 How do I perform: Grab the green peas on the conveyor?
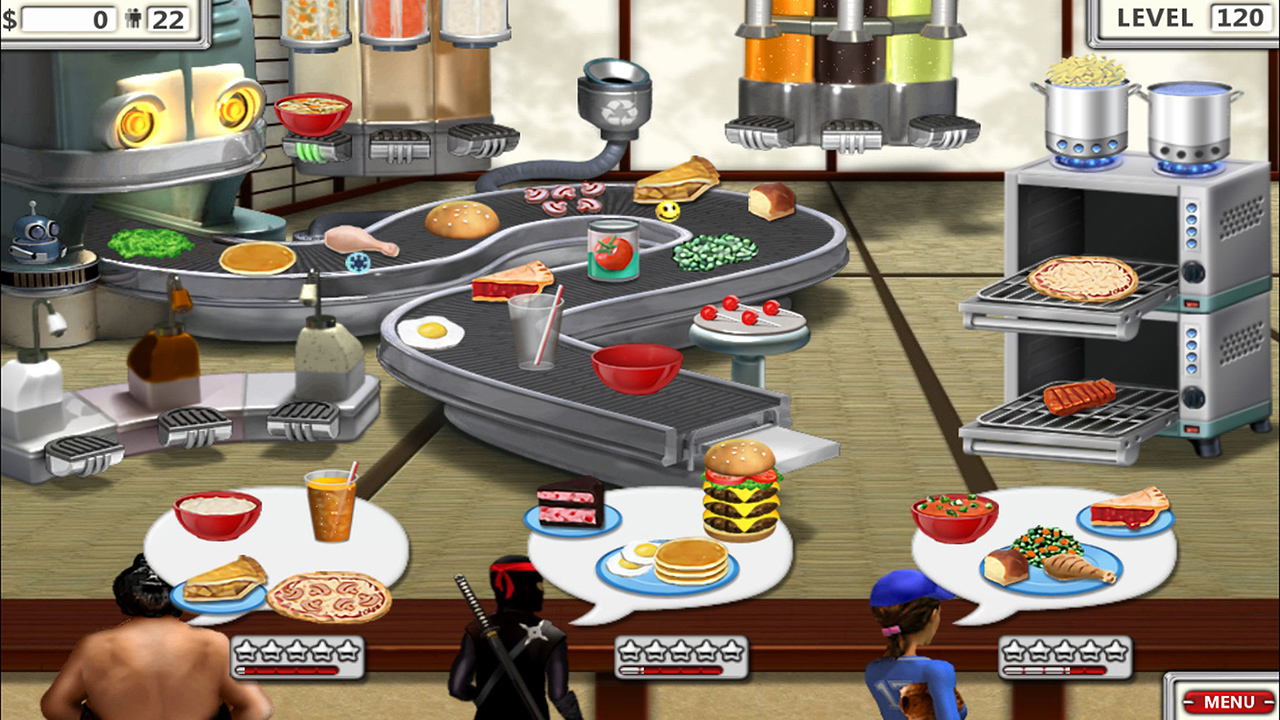click(715, 251)
